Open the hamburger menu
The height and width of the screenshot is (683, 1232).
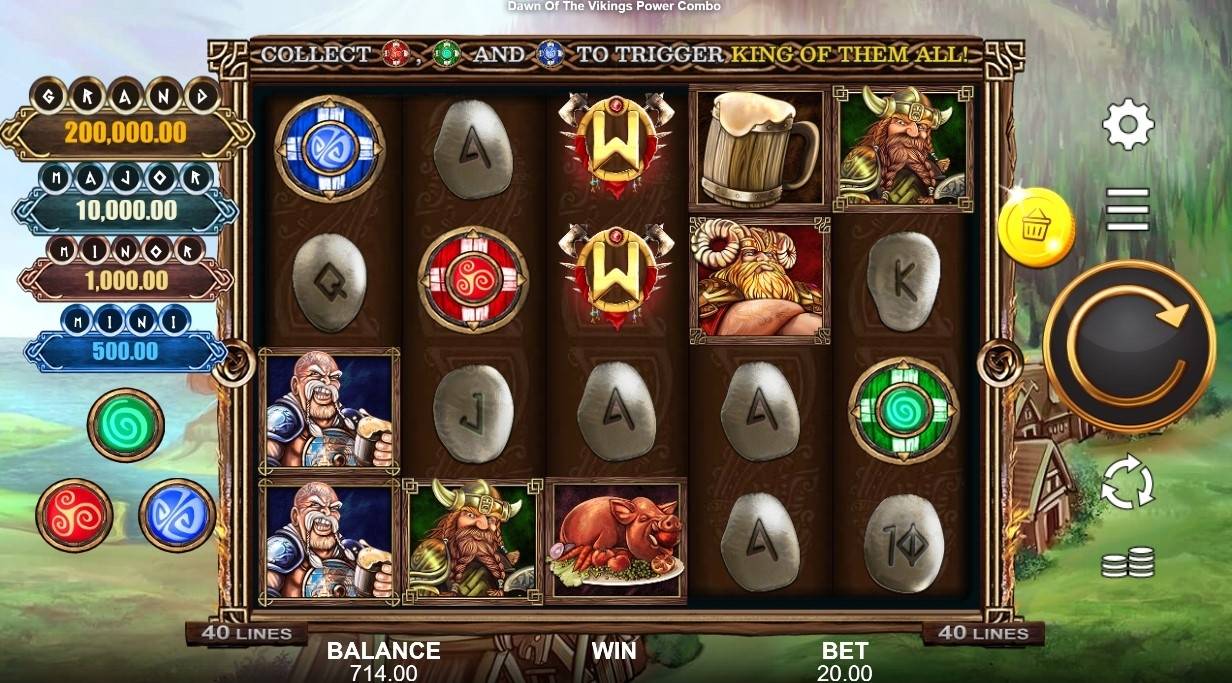coord(1128,209)
